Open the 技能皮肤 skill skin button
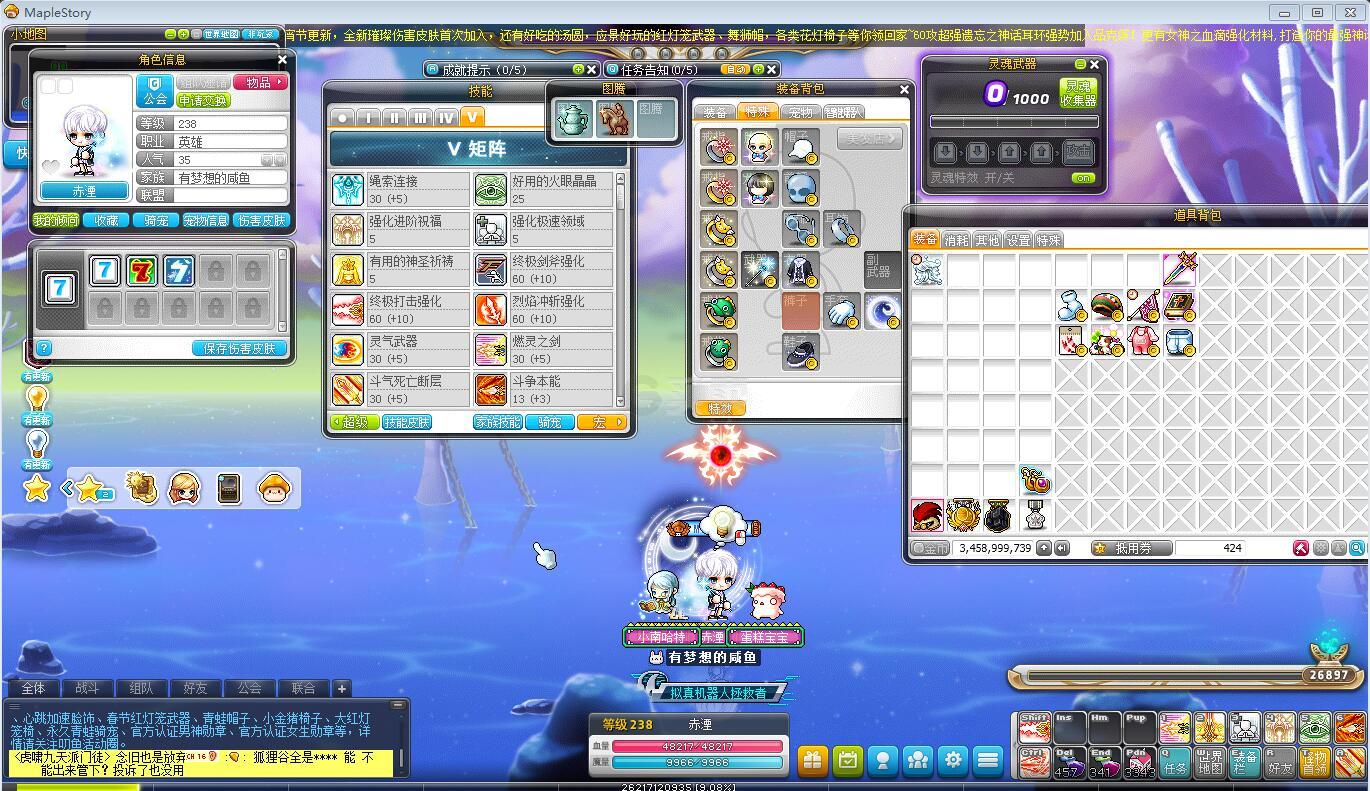Image resolution: width=1370 pixels, height=791 pixels. pos(407,422)
